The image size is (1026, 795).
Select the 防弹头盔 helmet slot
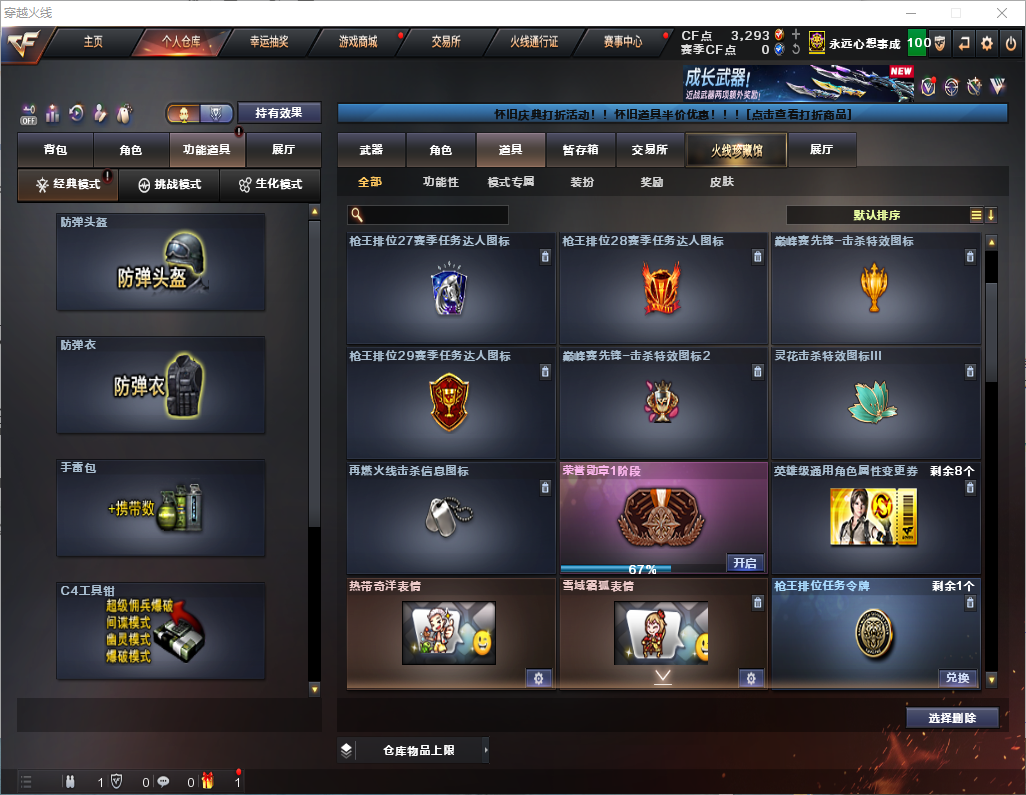tap(161, 262)
